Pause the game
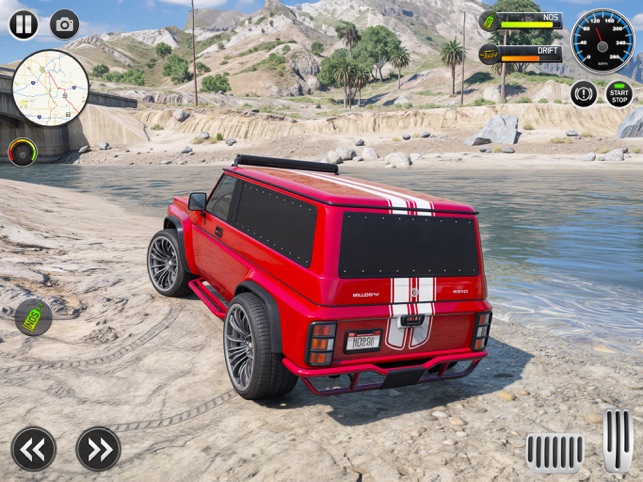643x482 pixels. click(x=23, y=24)
